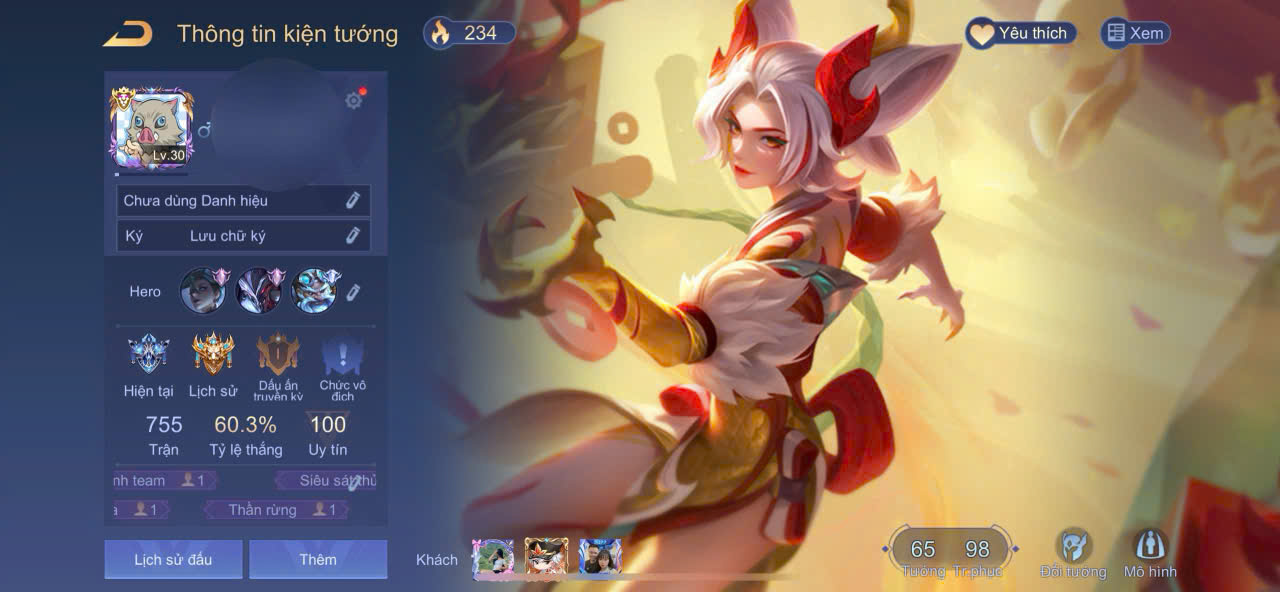View the first visitor avatar beside Khách
Image resolution: width=1280 pixels, height=592 pixels.
click(493, 557)
